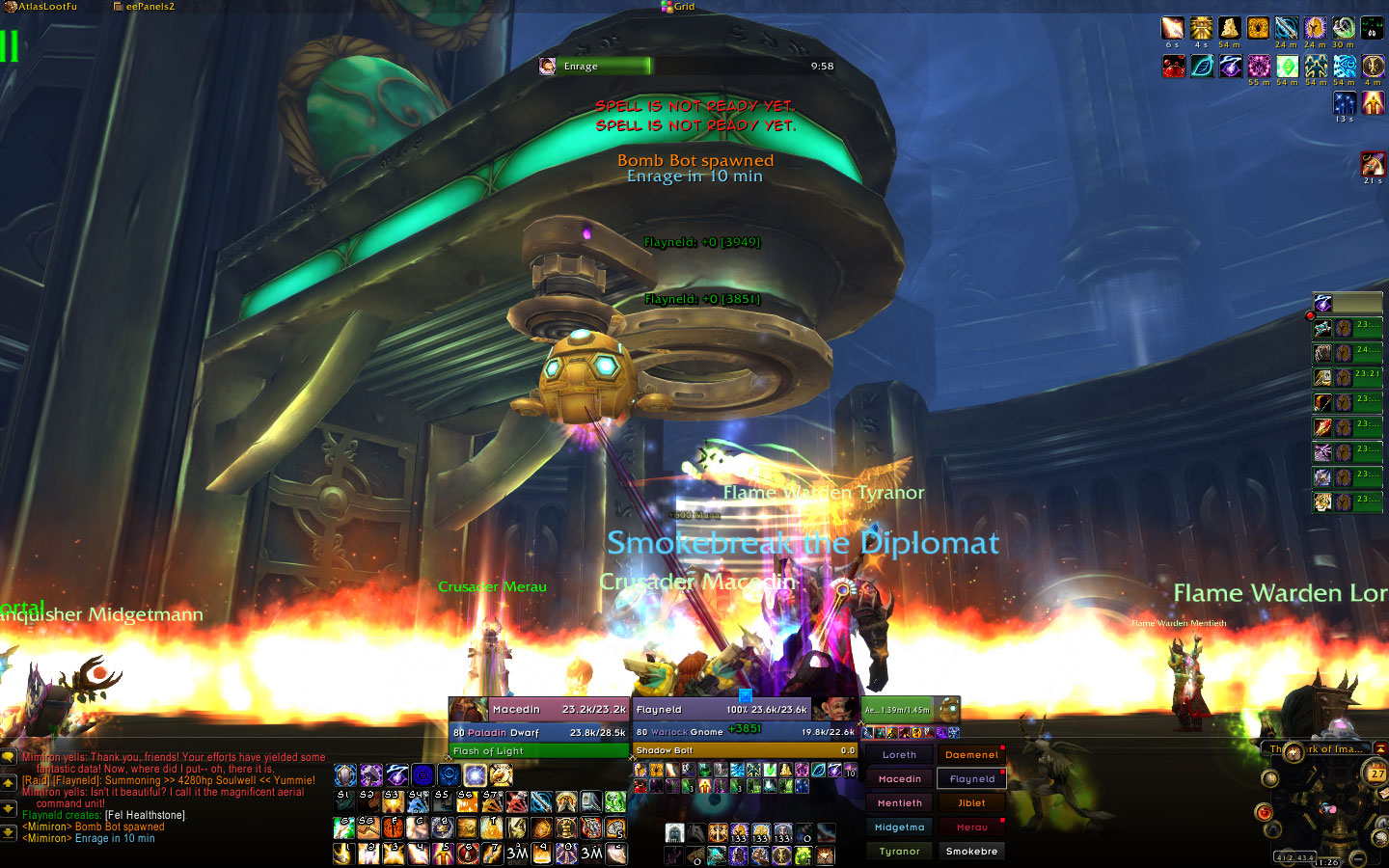Select Loreth in the raid grid
This screenshot has height=868, width=1389.
899,755
